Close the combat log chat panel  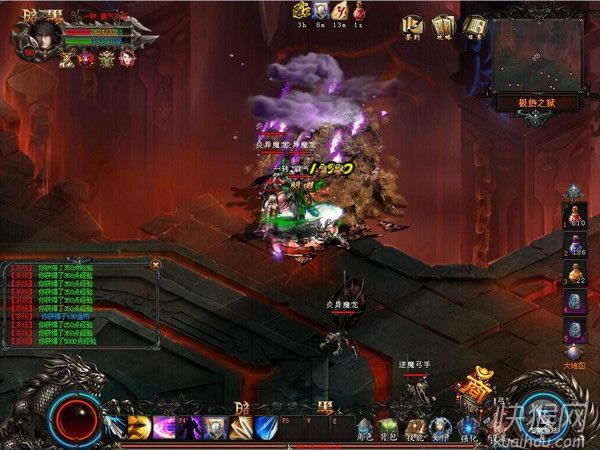(x=155, y=264)
